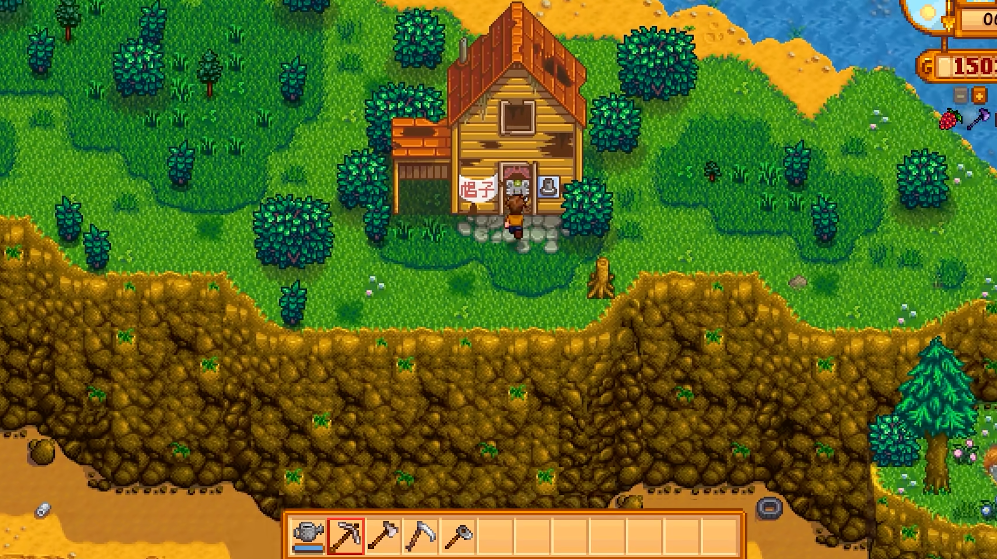The width and height of the screenshot is (997, 559).
Task: Choose the pickaxe hotbar slot
Action: point(346,537)
